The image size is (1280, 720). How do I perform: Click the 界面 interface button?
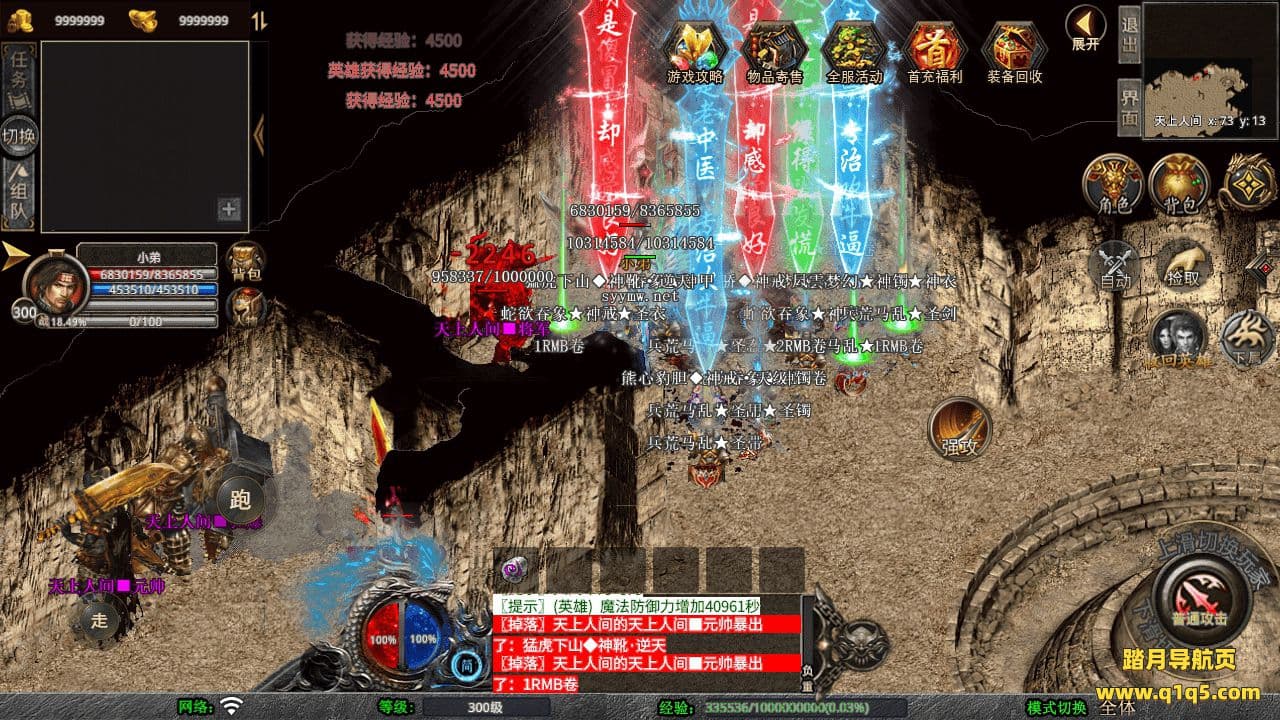coord(1129,106)
